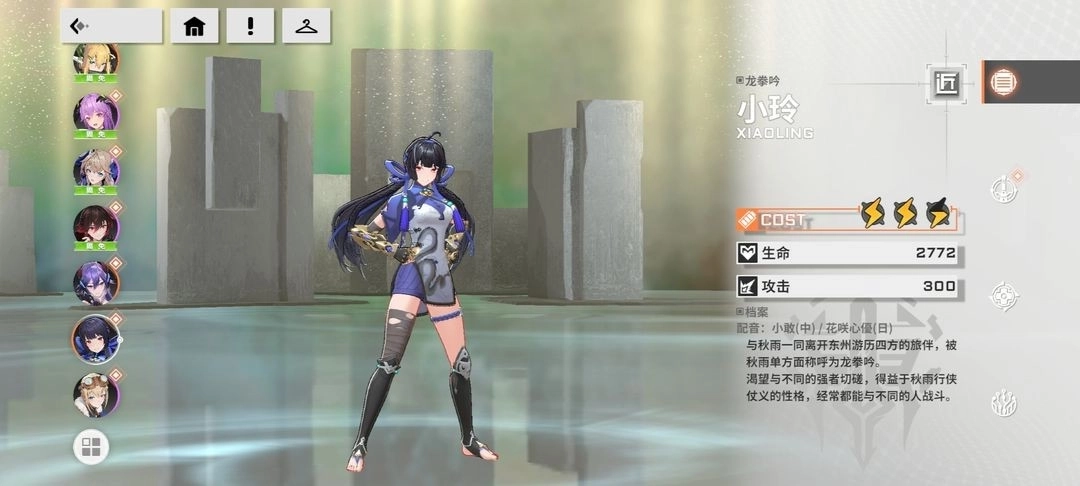This screenshot has height=486, width=1080.
Task: Pick the purple-haired character portrait
Action: tap(96, 282)
